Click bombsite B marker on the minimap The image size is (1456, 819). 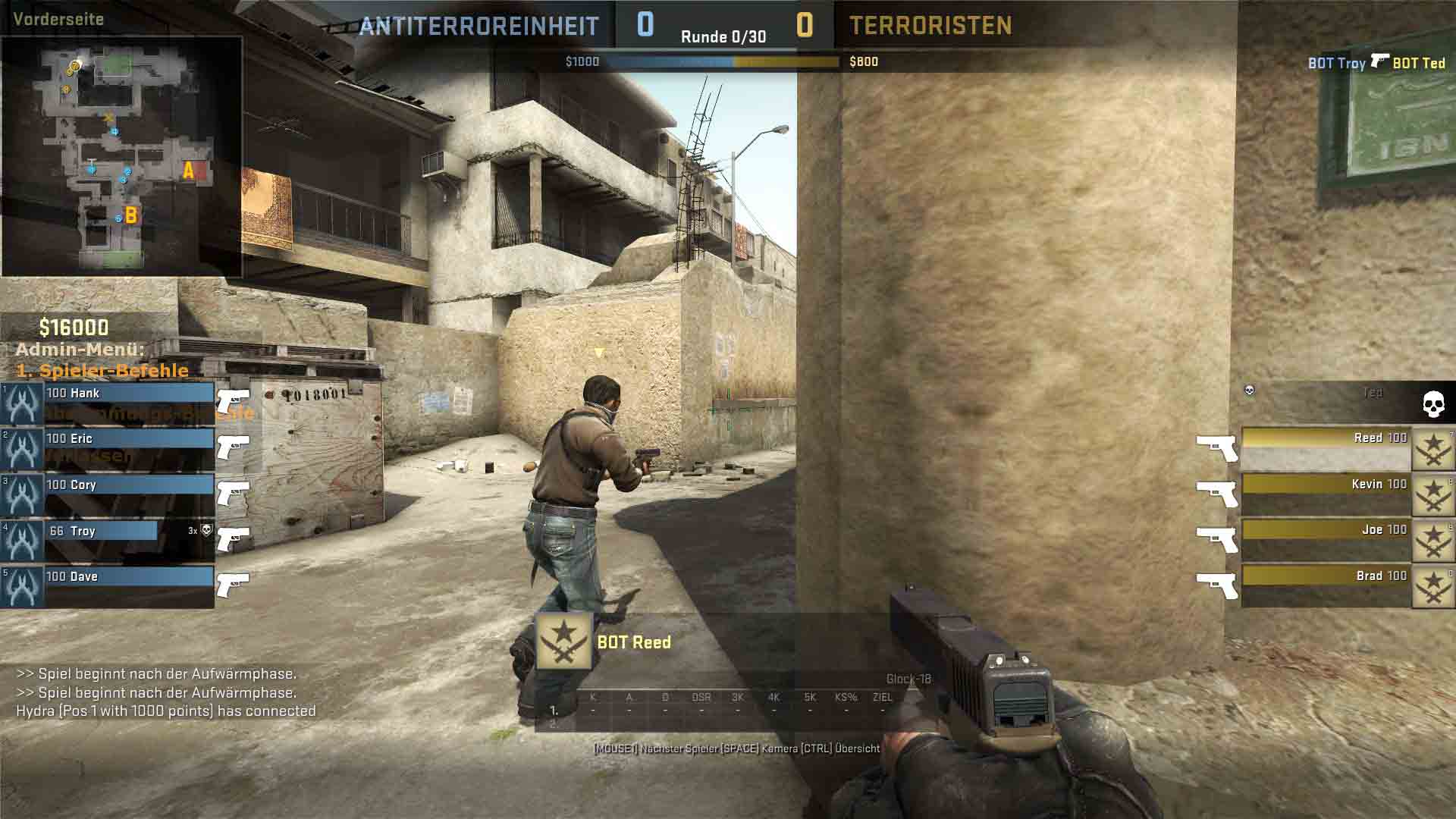click(x=131, y=216)
